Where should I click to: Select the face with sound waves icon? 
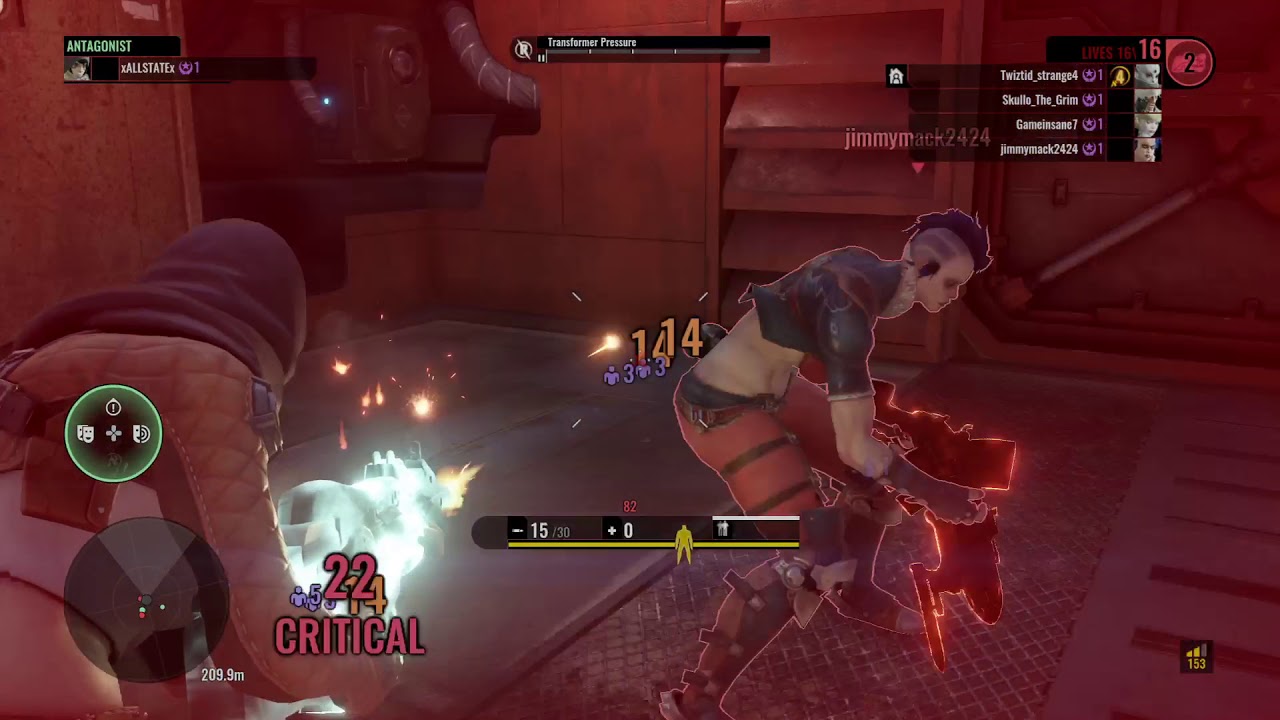[141, 433]
